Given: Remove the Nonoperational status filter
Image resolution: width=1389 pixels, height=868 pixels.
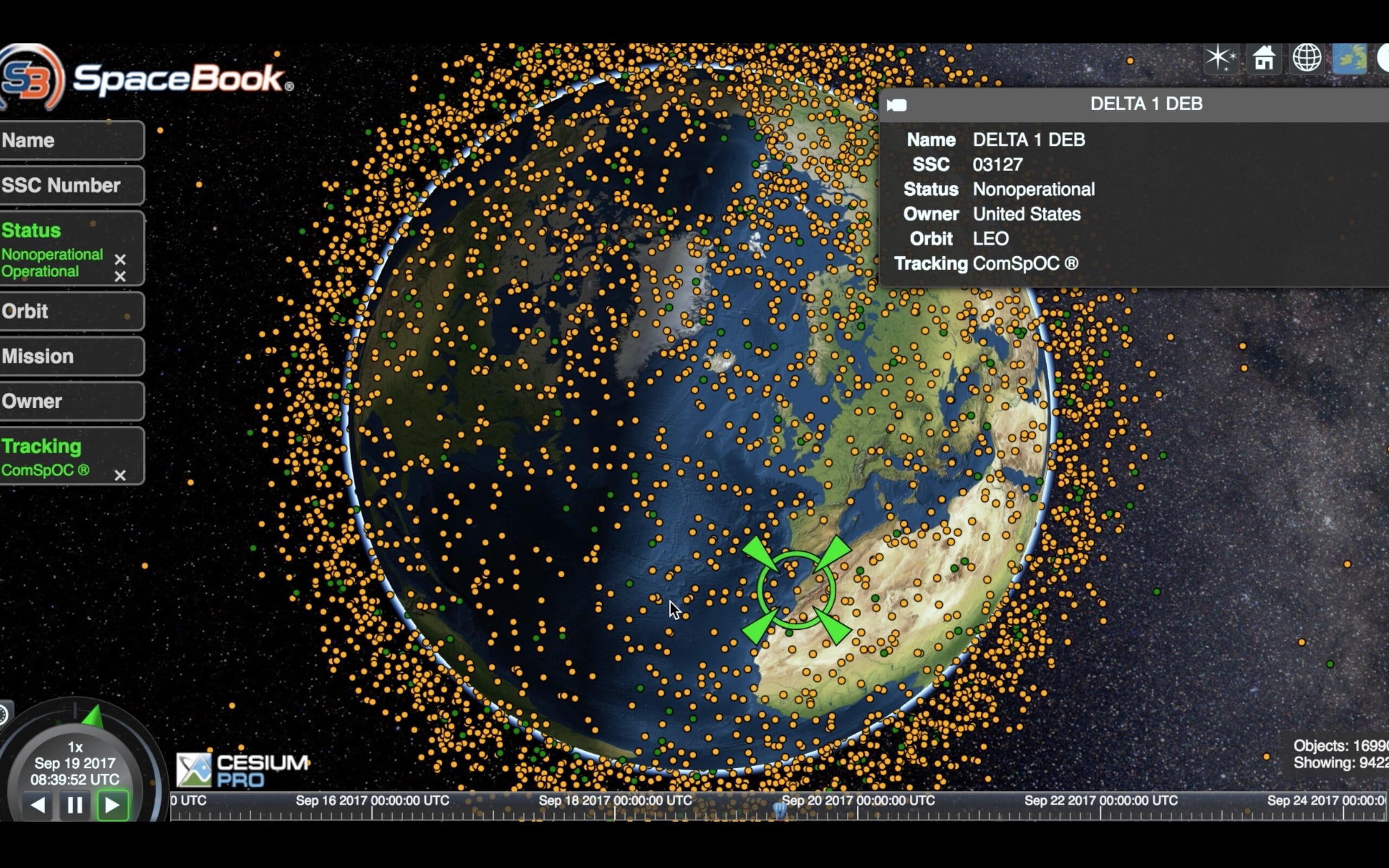Looking at the screenshot, I should [x=120, y=259].
